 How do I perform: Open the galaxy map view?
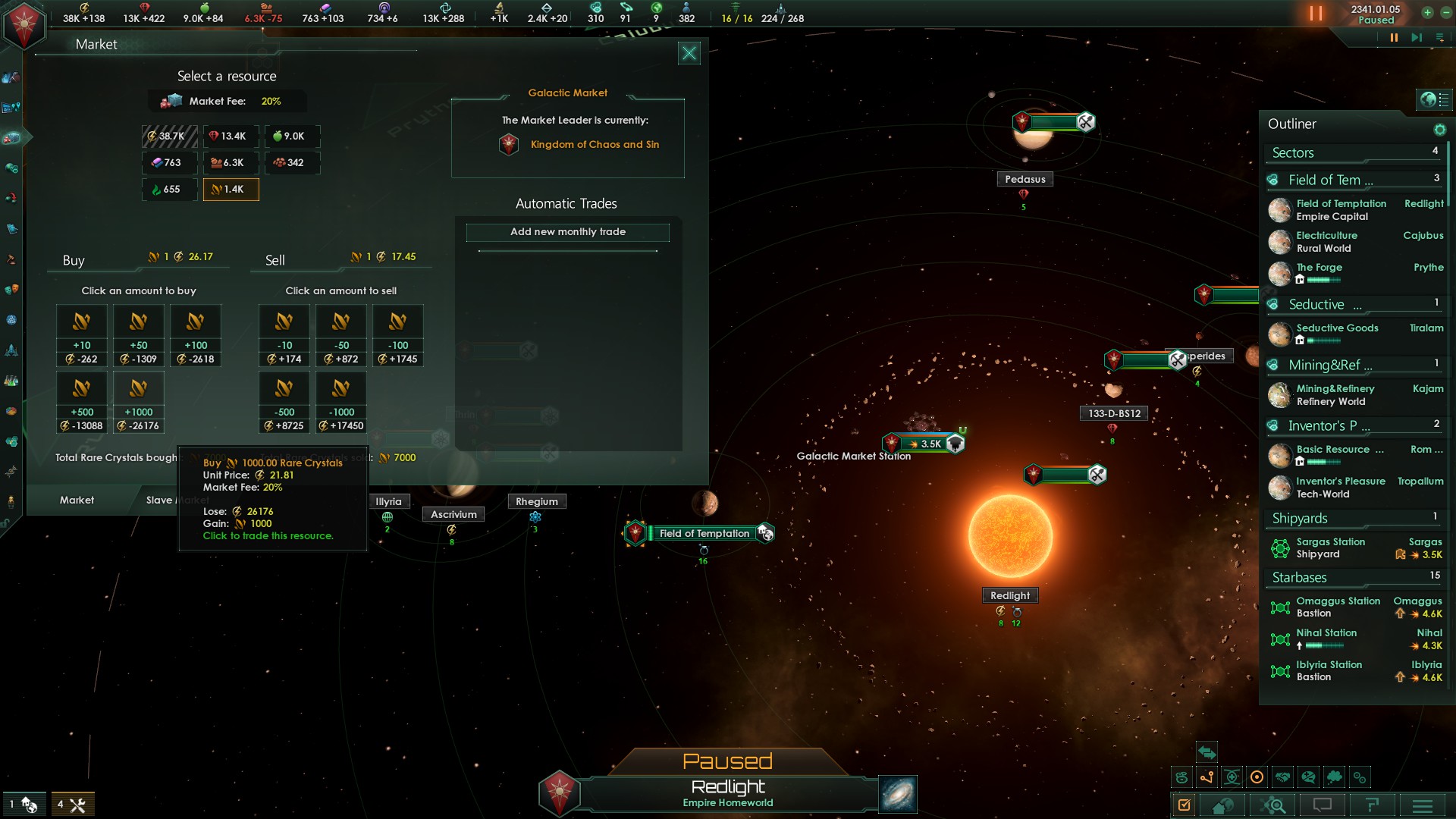click(x=898, y=794)
